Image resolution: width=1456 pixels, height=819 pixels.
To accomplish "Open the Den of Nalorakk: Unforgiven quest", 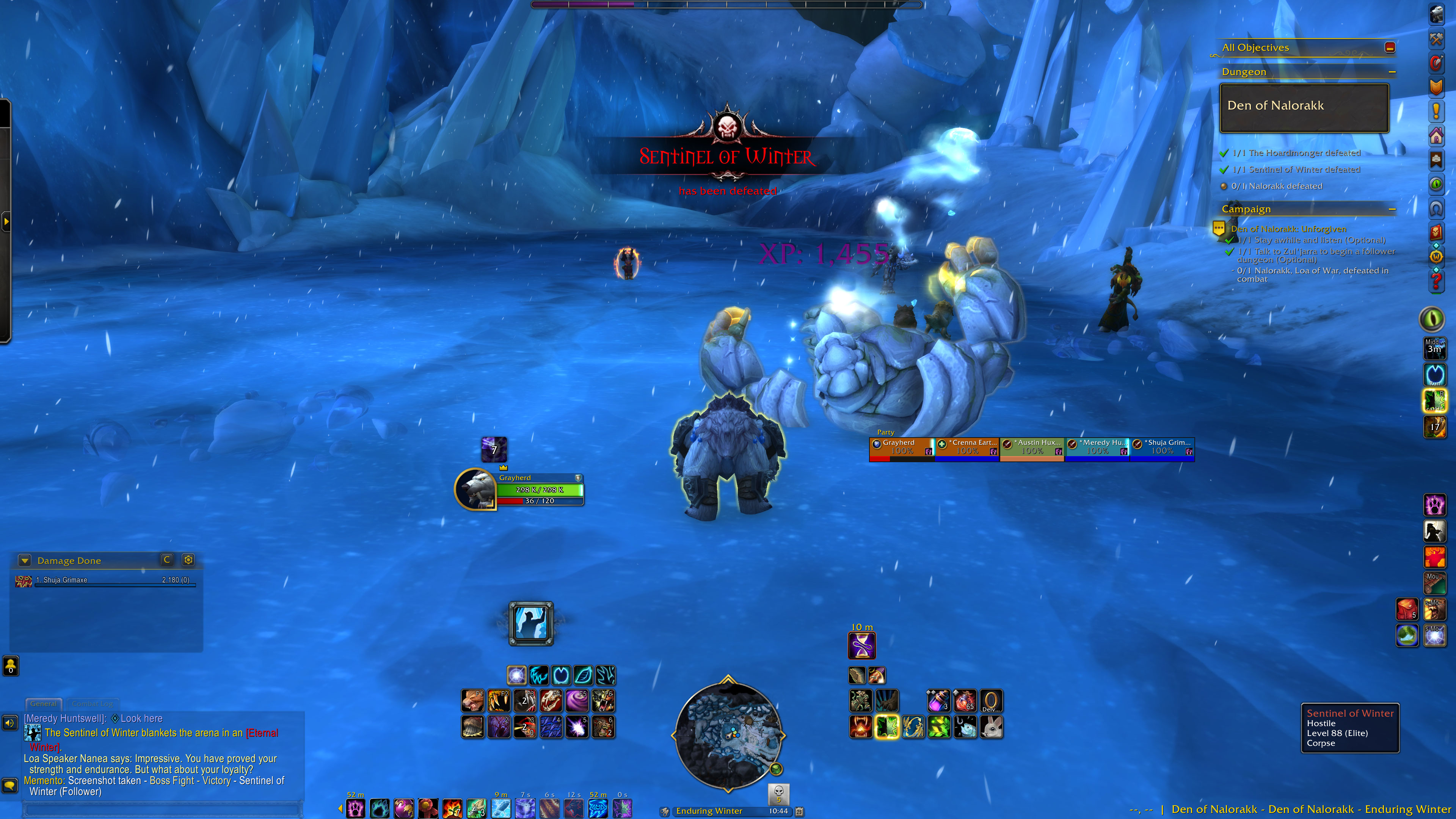I will click(x=1288, y=229).
